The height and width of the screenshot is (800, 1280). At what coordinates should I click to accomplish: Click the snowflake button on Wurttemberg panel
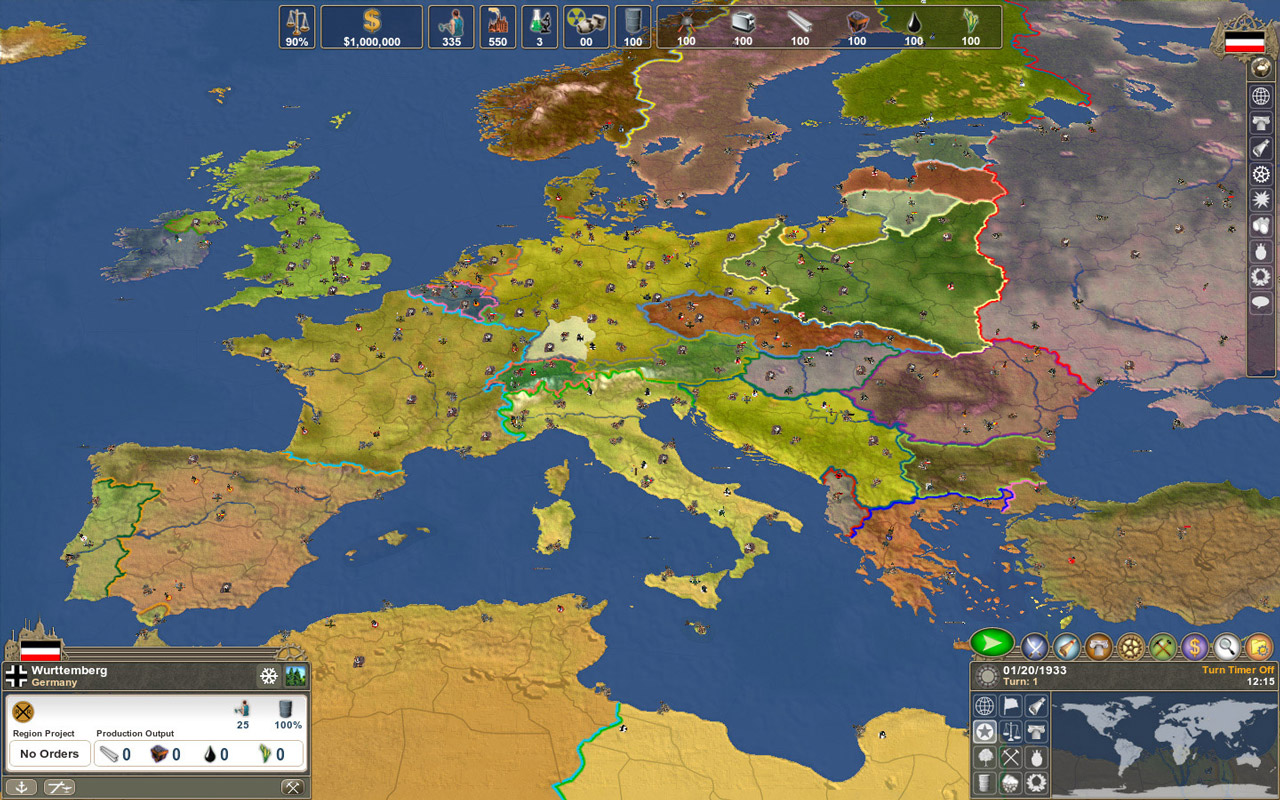pos(269,675)
